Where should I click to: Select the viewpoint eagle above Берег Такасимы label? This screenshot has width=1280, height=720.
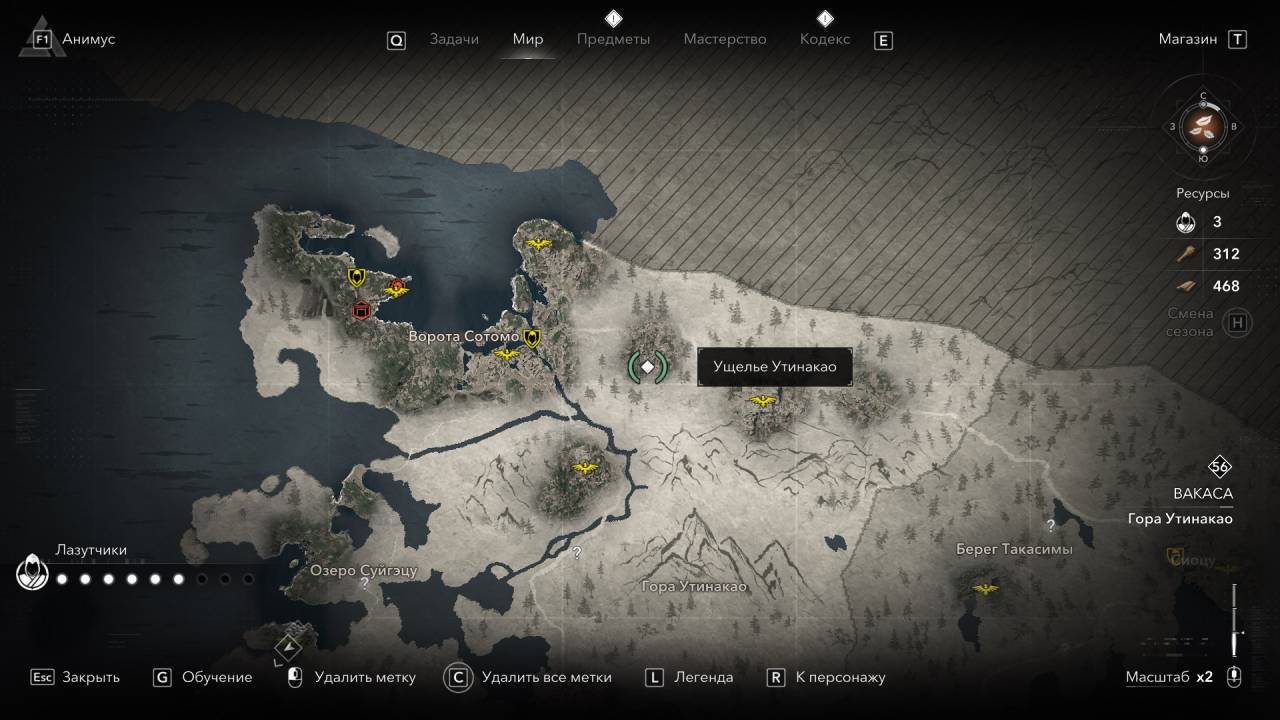tap(986, 589)
